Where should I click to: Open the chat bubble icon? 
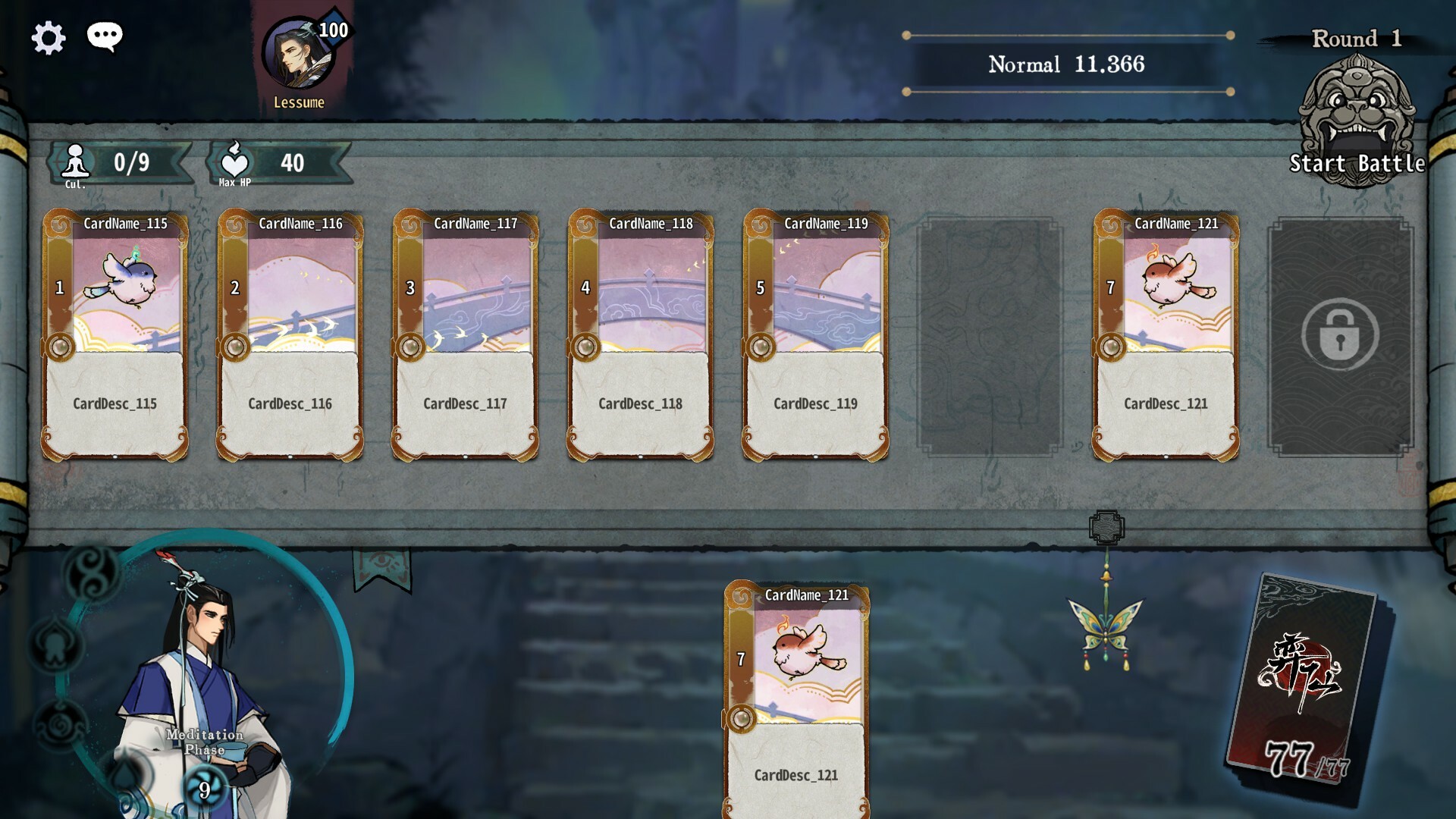(105, 36)
